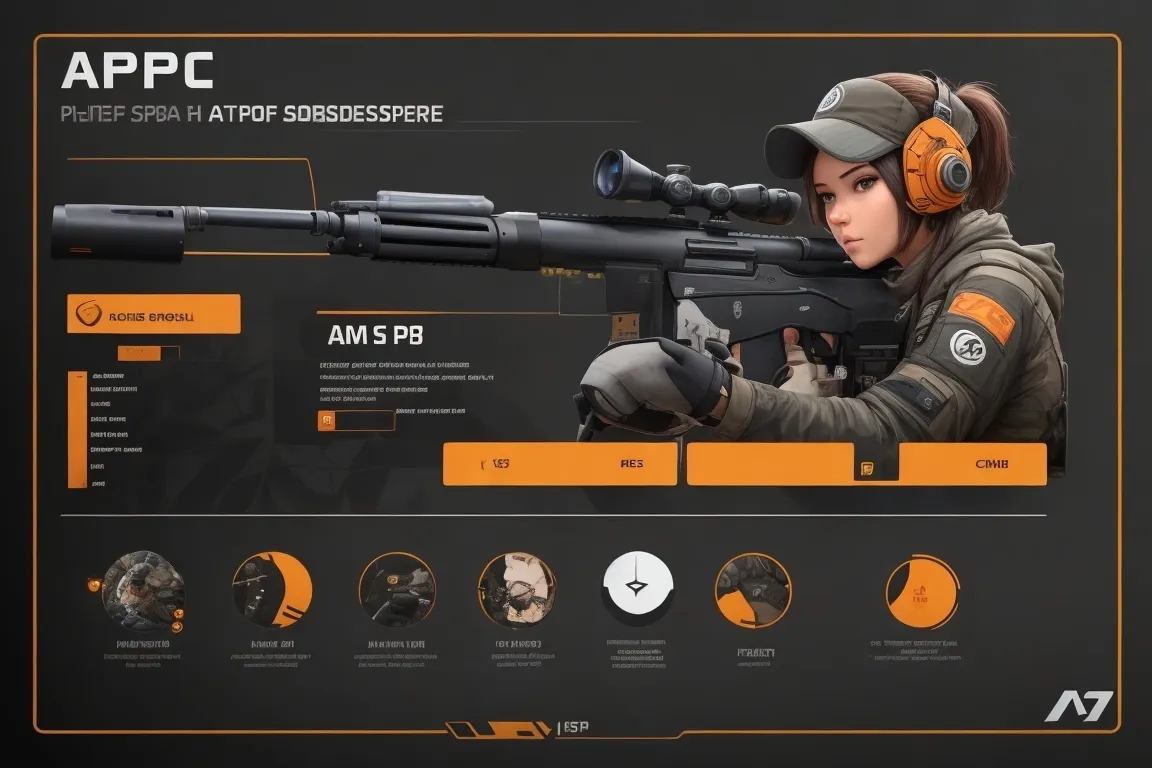Click the orange ROBIS button with shield icon
1152x768 pixels.
point(153,314)
